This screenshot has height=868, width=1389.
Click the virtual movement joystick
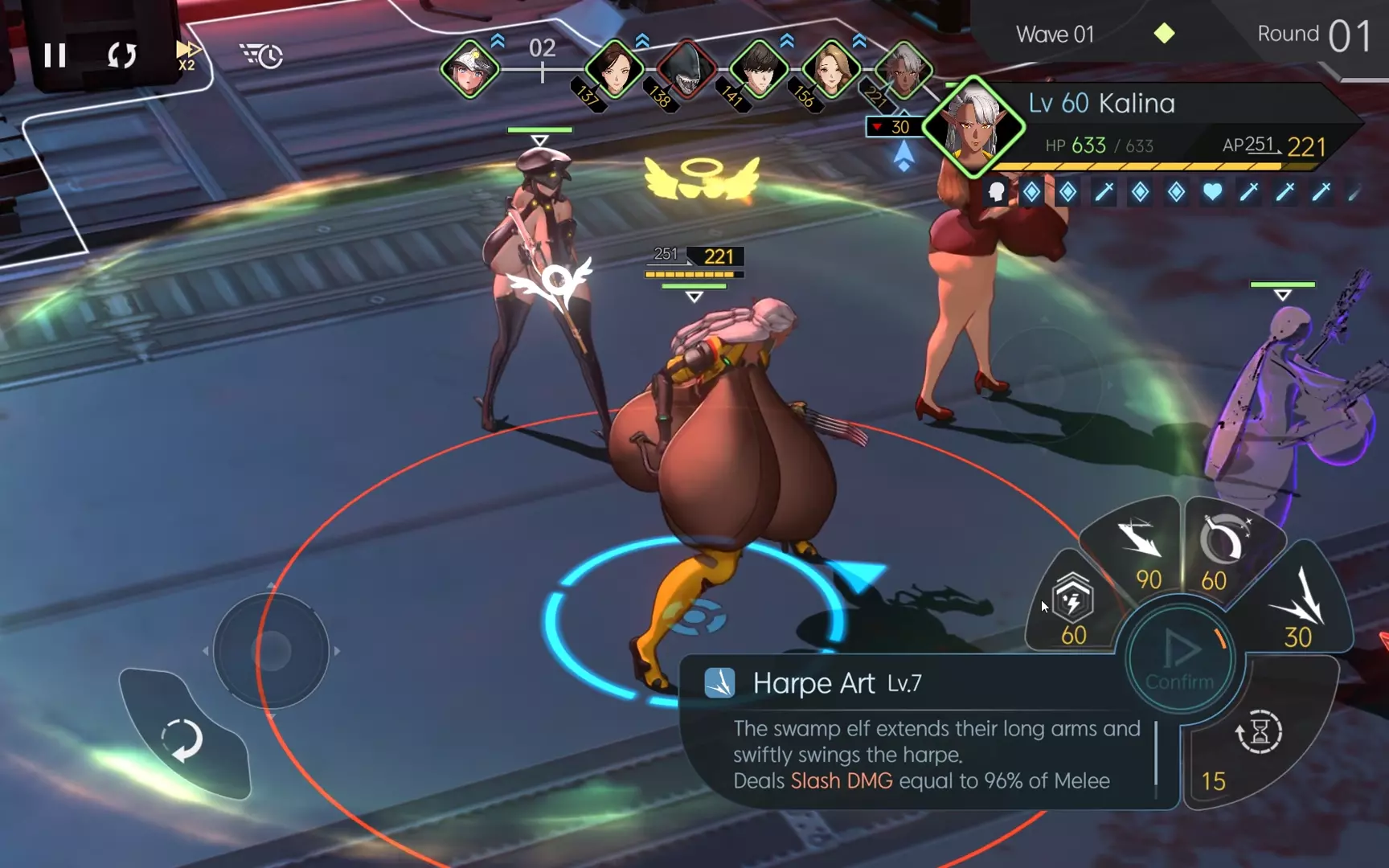point(272,651)
